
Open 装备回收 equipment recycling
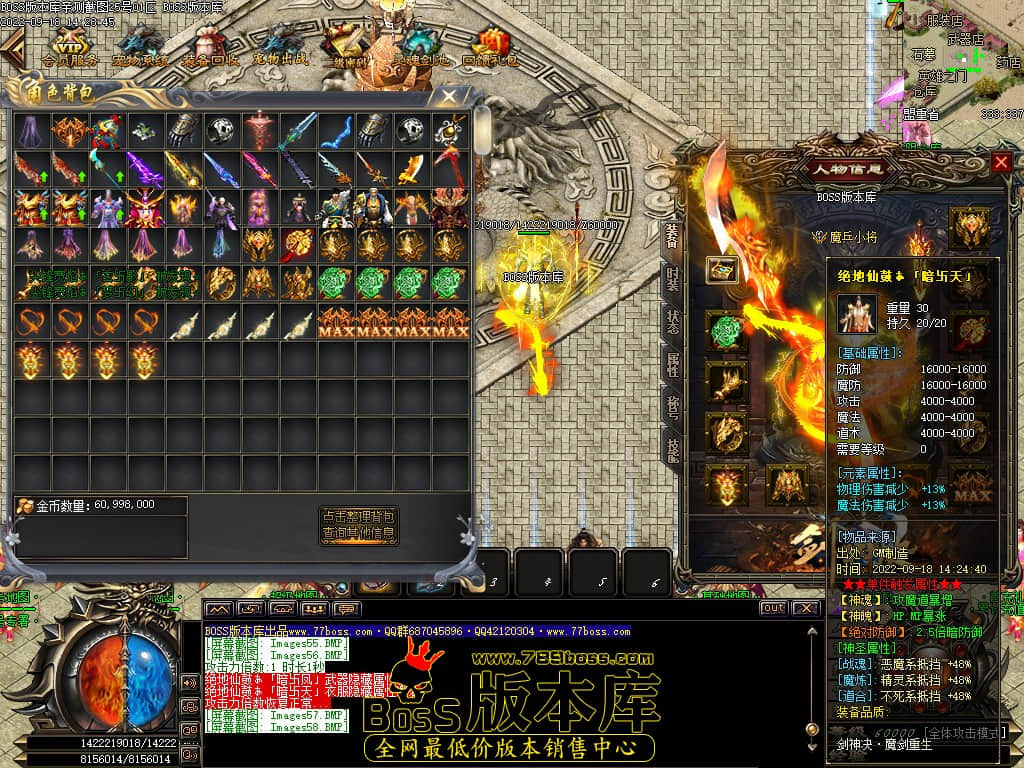point(210,47)
